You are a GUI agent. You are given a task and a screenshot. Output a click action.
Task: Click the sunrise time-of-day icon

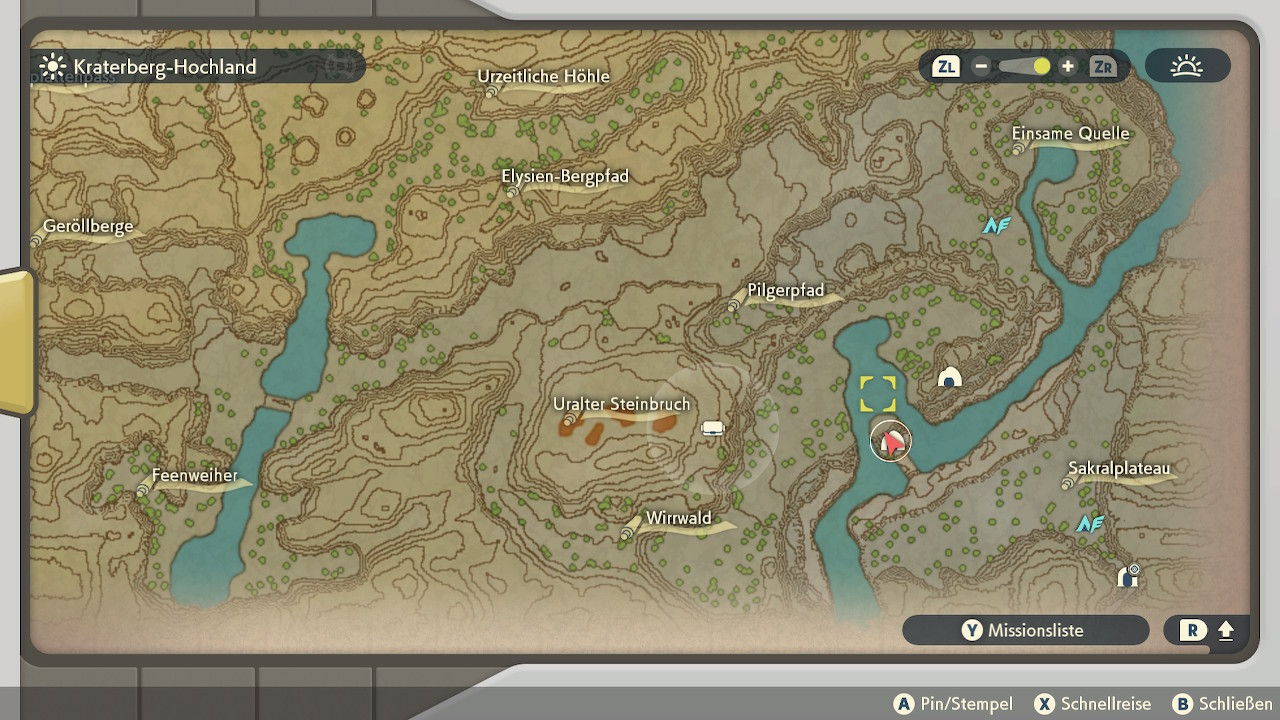[x=1187, y=67]
